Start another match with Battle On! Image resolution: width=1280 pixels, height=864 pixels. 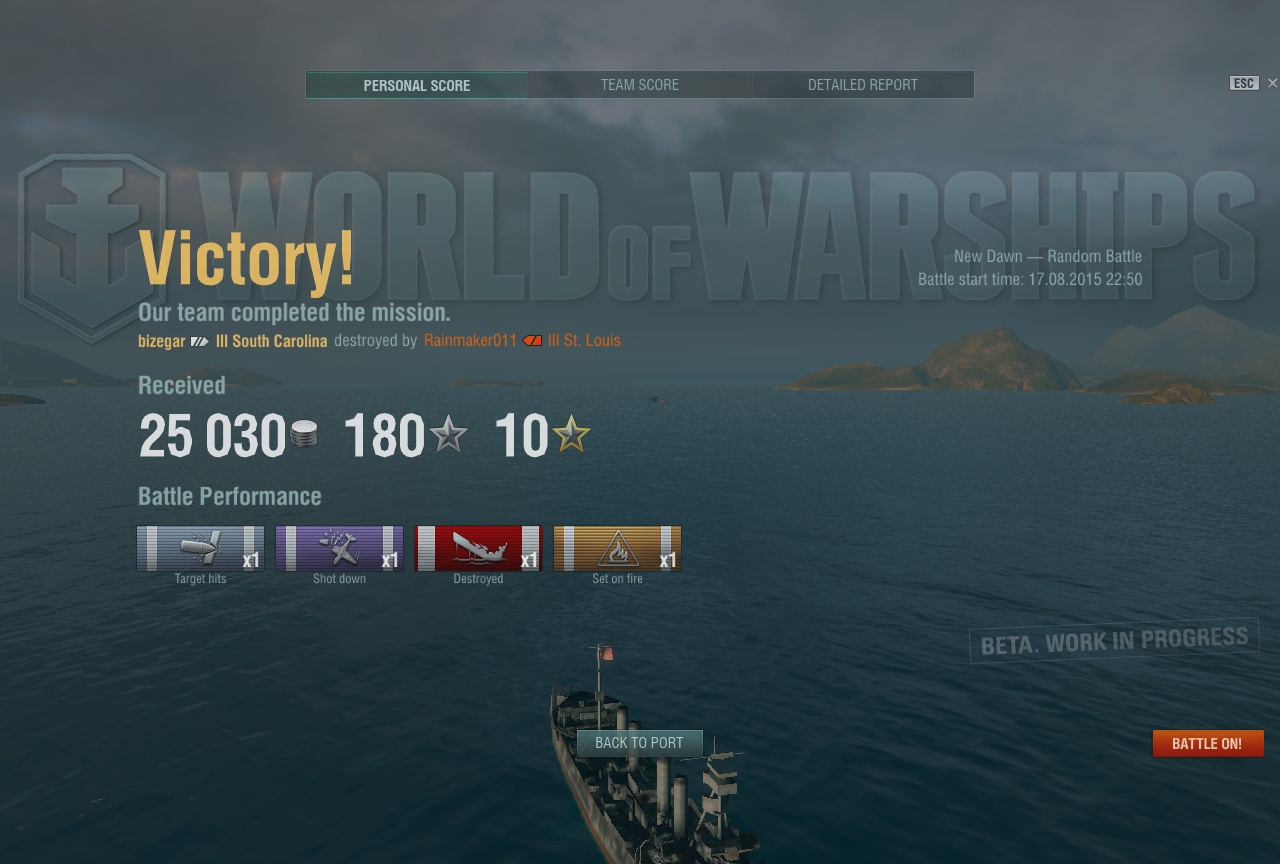click(1207, 744)
